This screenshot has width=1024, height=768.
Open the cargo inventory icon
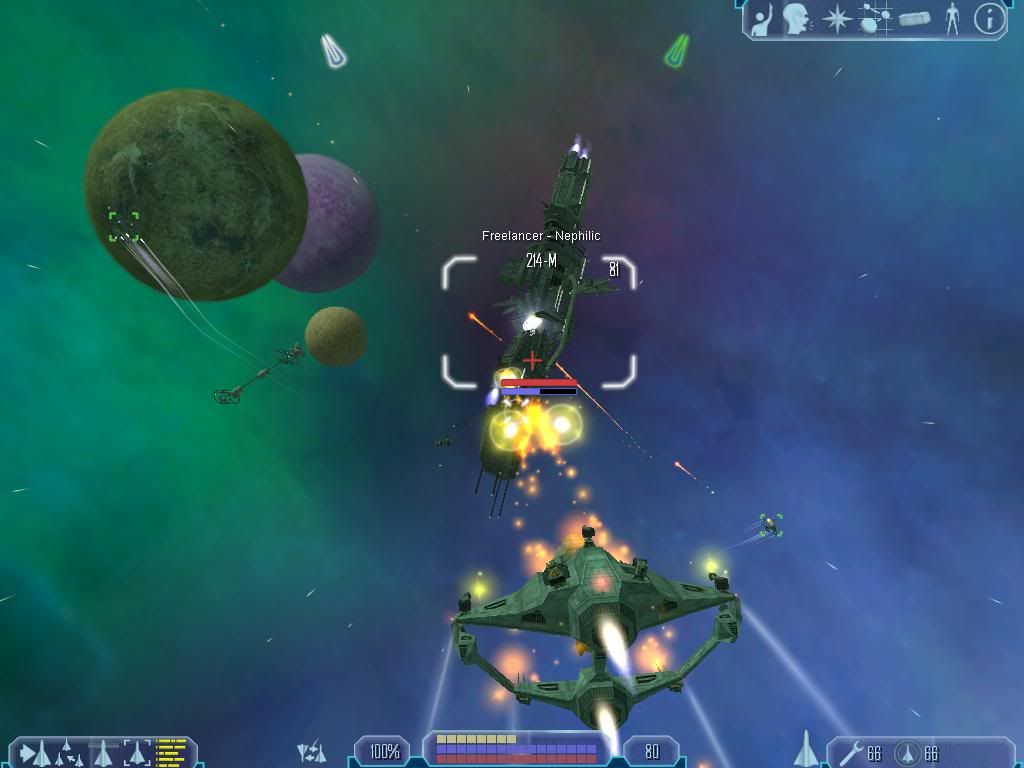pos(914,18)
